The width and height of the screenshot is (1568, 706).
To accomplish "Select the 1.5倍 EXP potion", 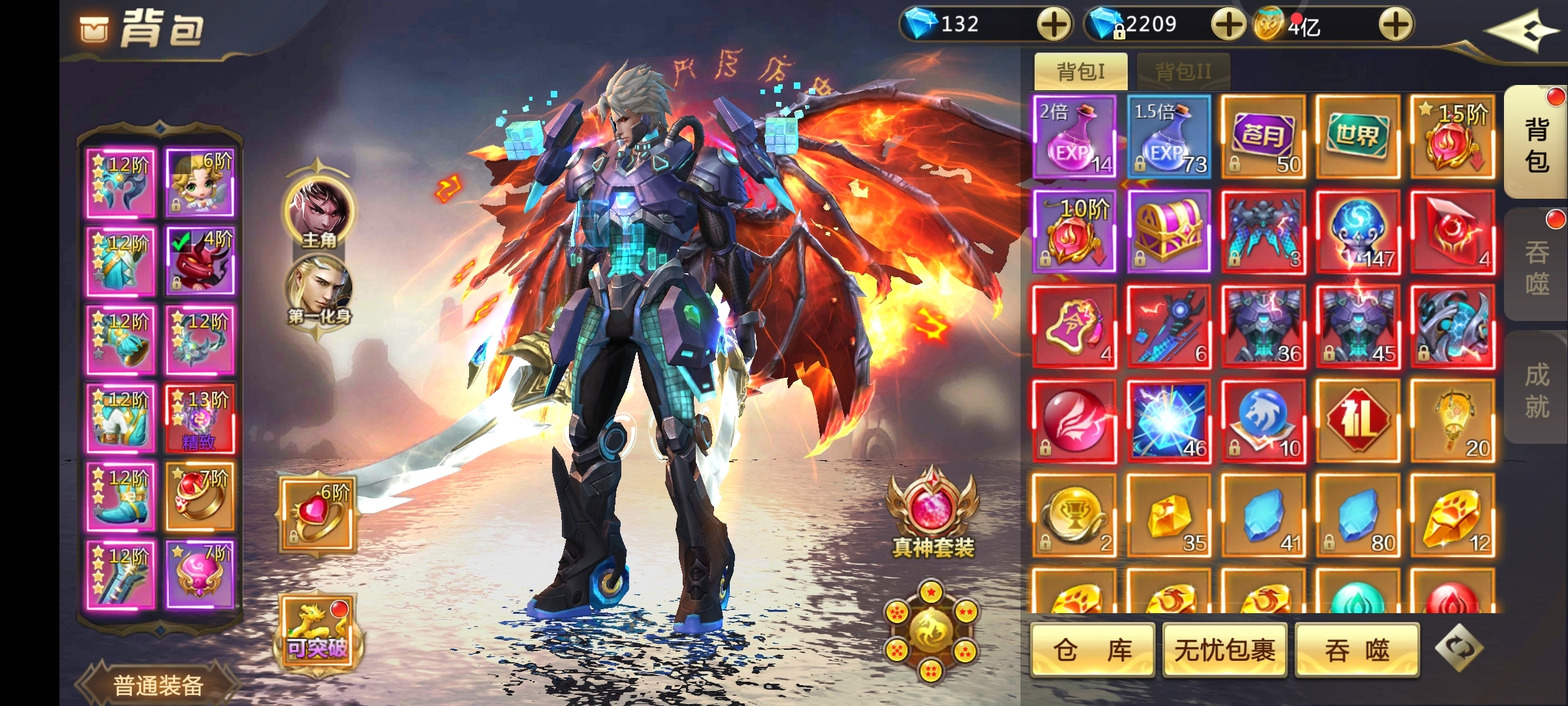I will click(1169, 137).
